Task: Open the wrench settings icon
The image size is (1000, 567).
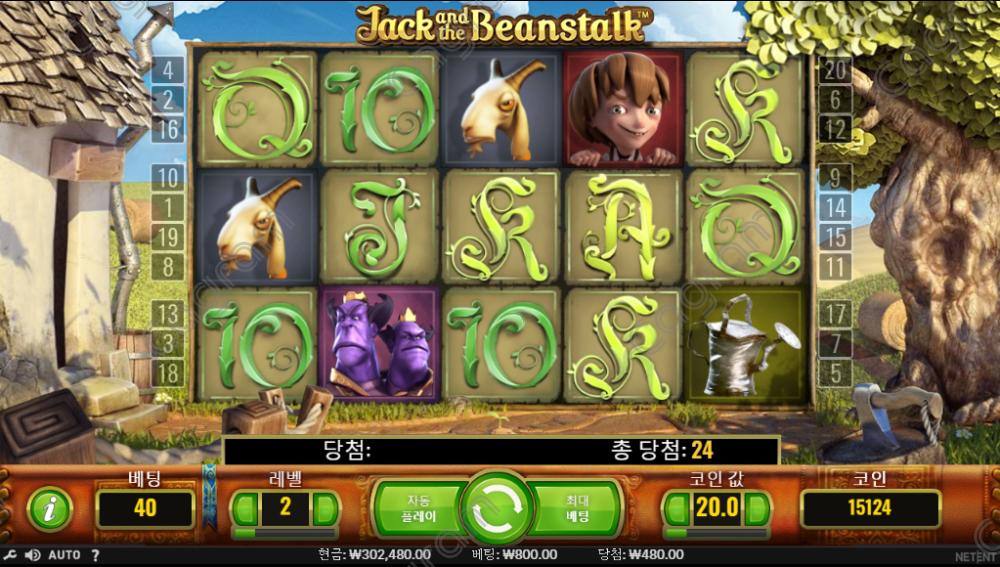Action: (x=10, y=555)
